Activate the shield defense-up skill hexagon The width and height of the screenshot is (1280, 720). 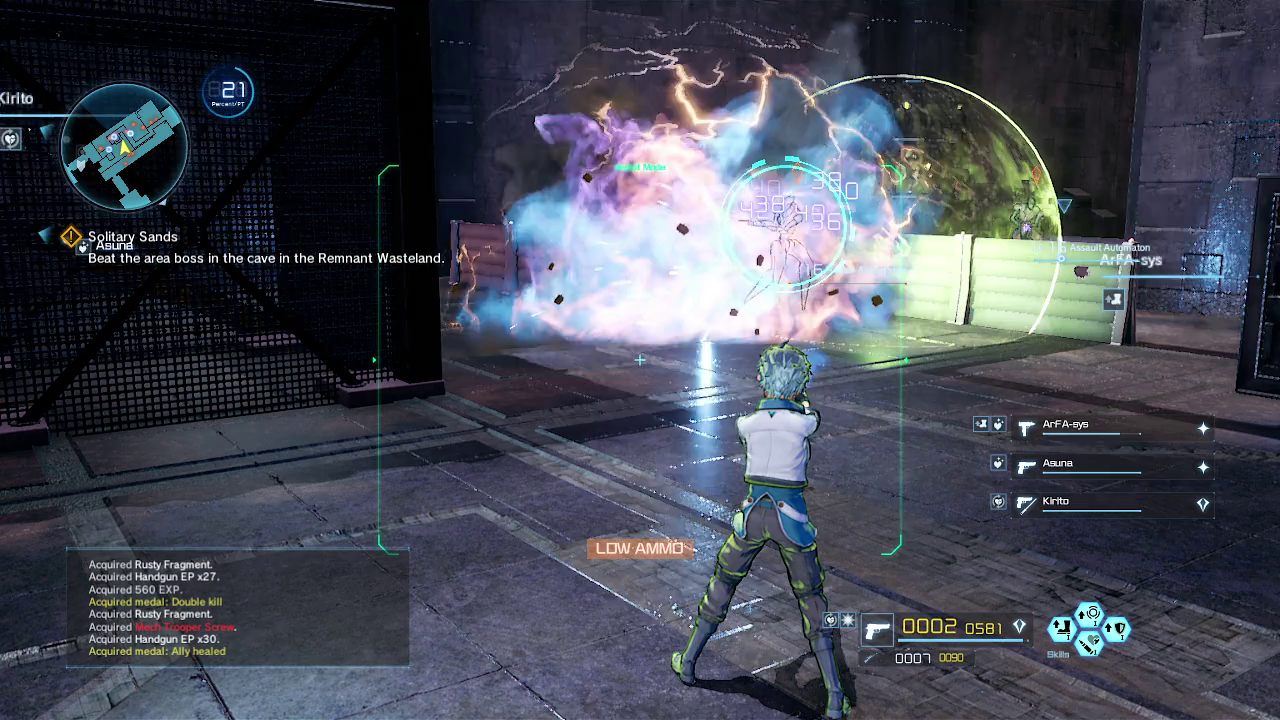tap(1117, 629)
